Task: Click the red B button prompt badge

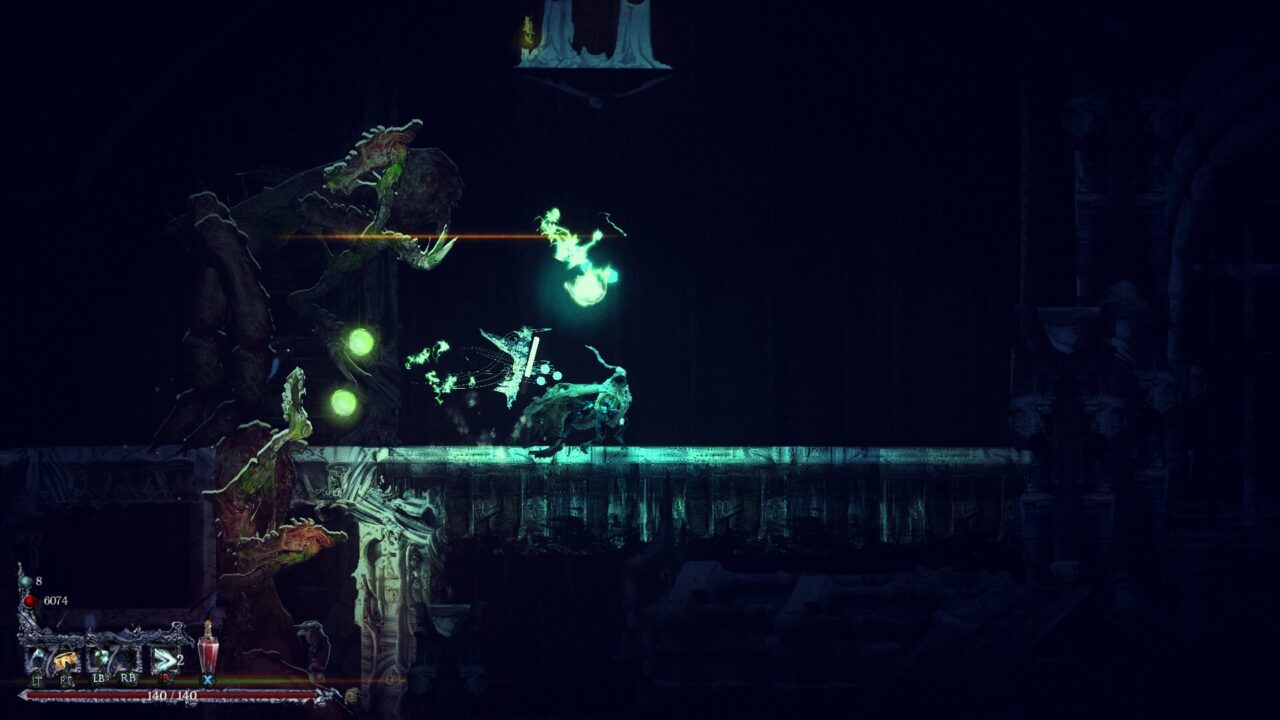Action: click(165, 680)
